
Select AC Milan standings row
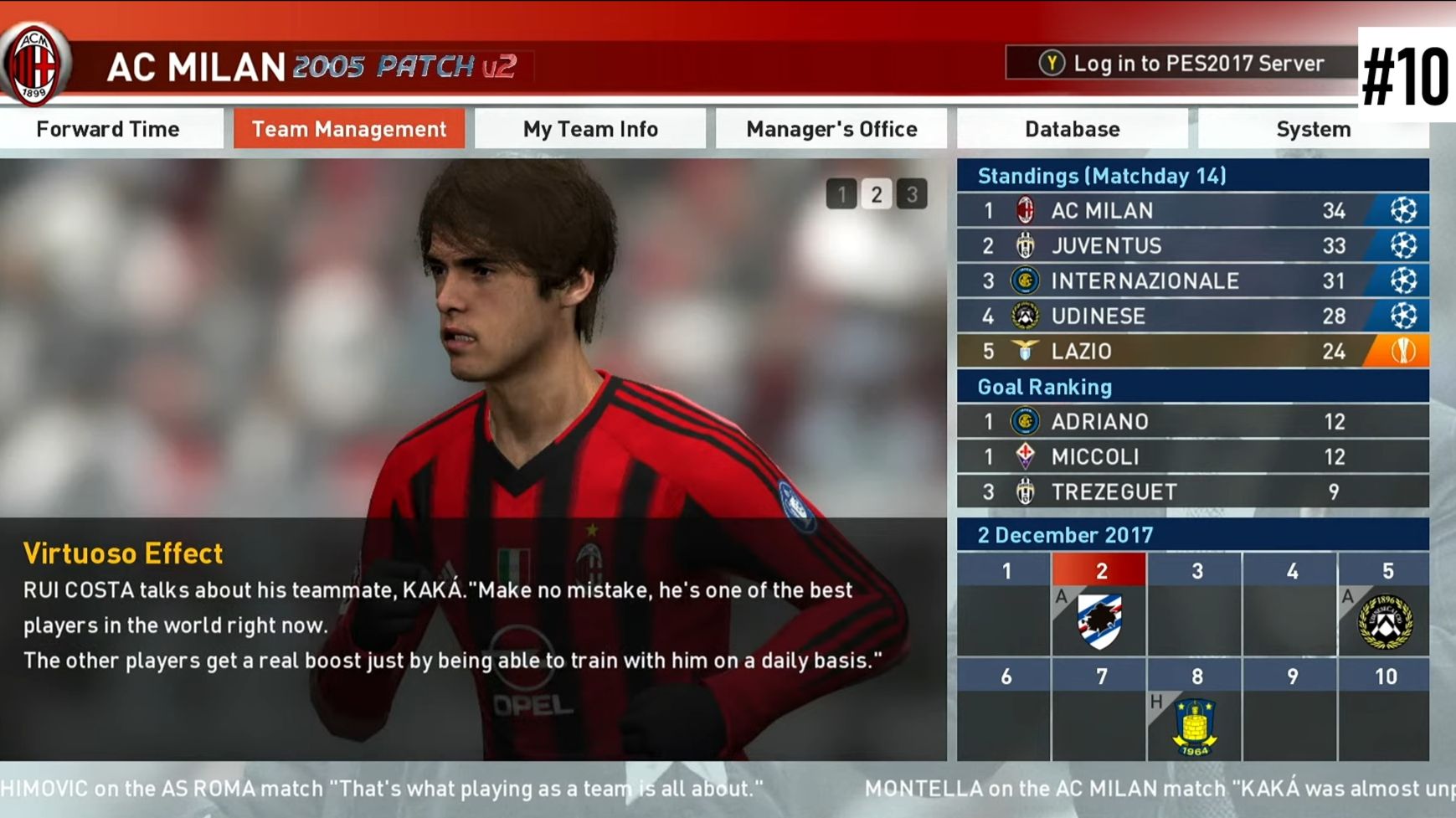[x=1192, y=210]
